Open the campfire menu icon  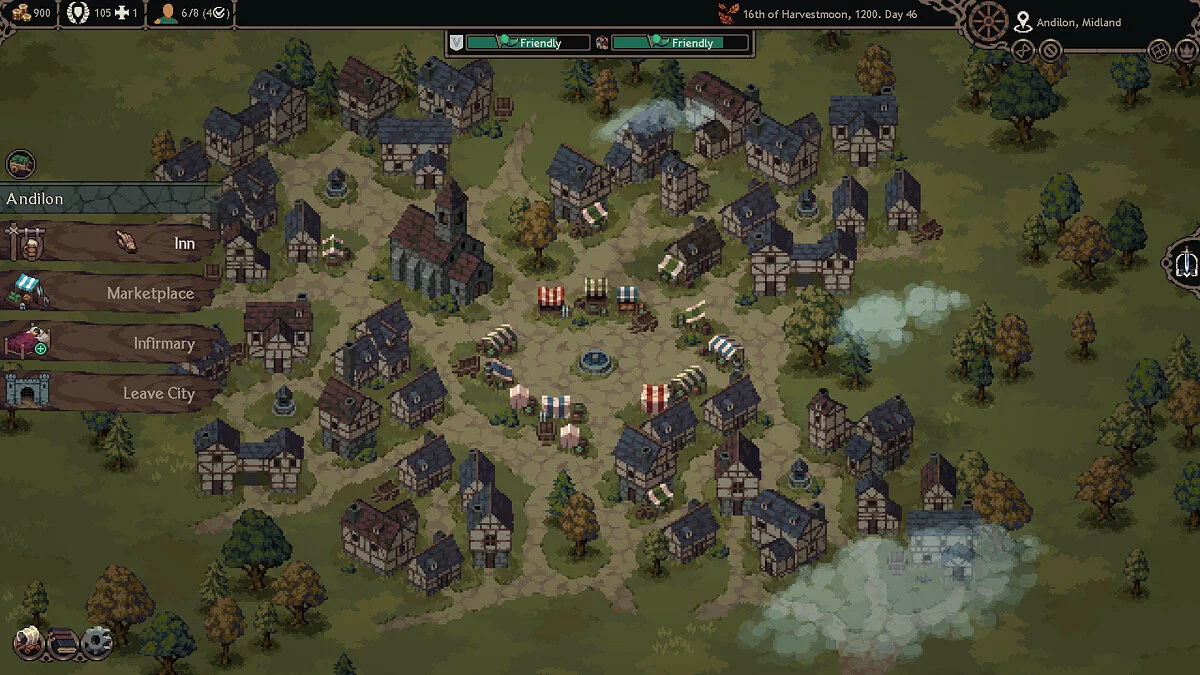click(28, 641)
